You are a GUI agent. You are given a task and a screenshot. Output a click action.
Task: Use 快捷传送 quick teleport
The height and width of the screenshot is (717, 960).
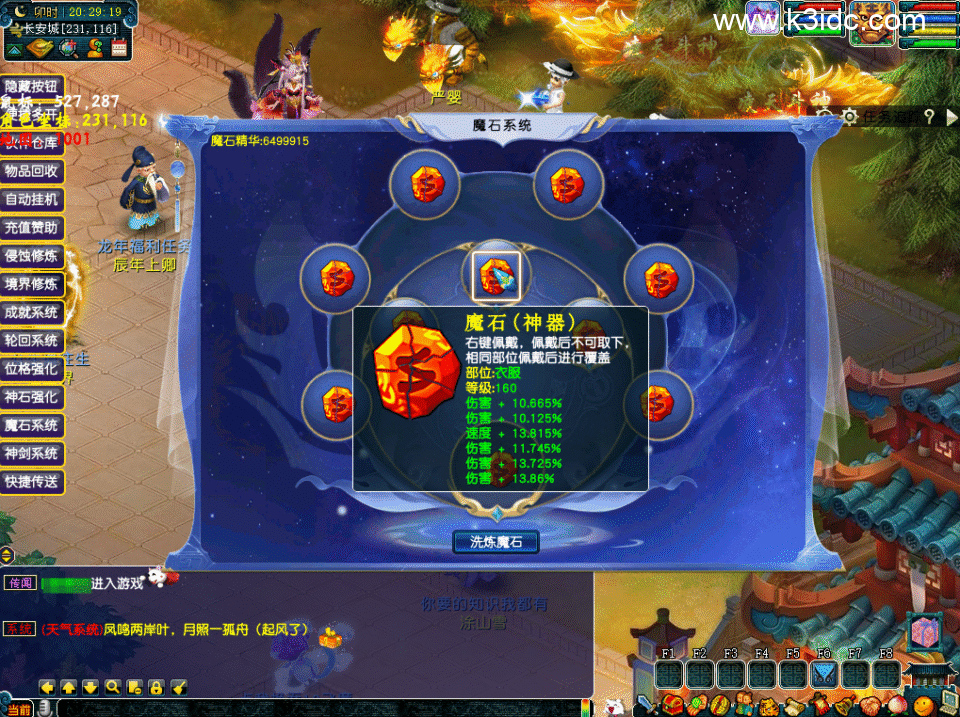[x=33, y=482]
